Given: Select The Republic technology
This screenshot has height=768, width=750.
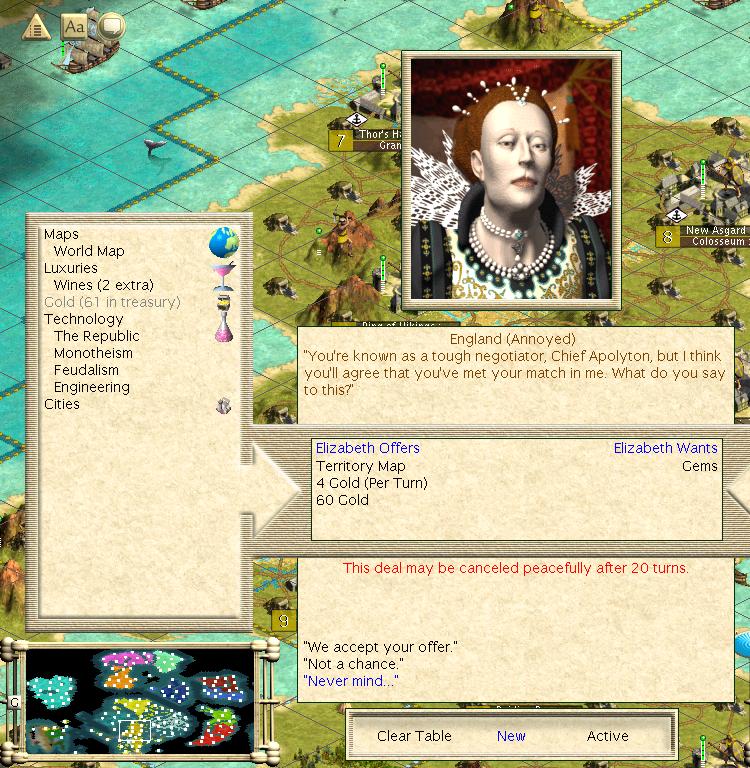Looking at the screenshot, I should pyautogui.click(x=97, y=336).
